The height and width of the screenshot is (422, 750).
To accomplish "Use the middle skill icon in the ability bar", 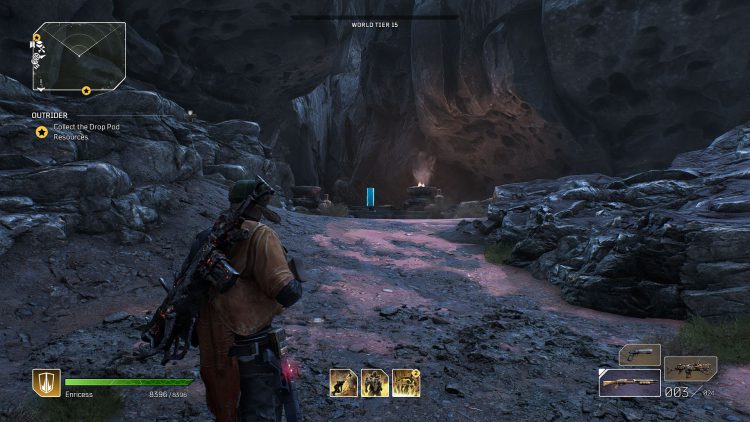I will pyautogui.click(x=374, y=382).
